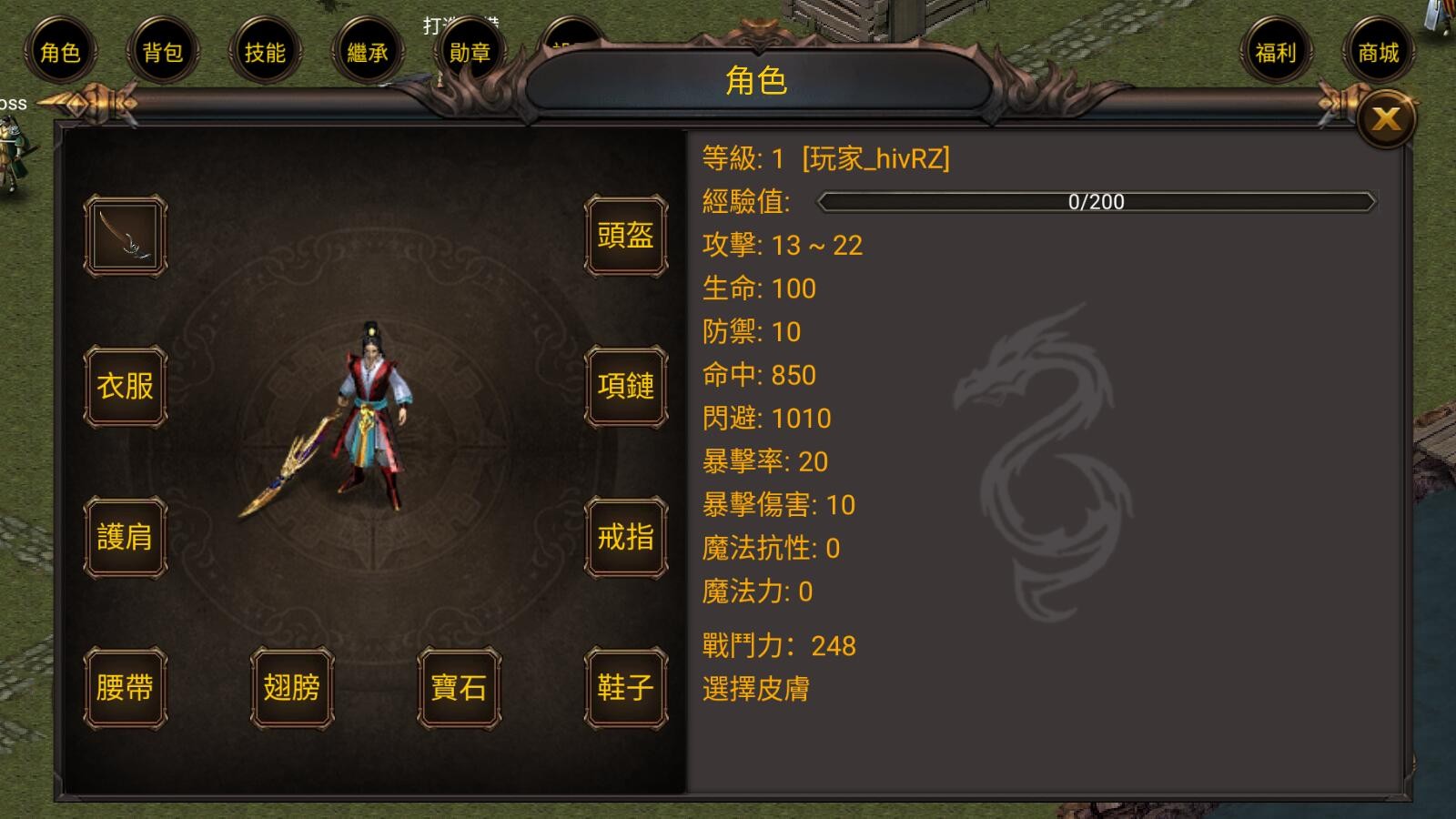Open the 腰帶 belt equipment slot
The height and width of the screenshot is (819, 1456).
click(x=125, y=689)
